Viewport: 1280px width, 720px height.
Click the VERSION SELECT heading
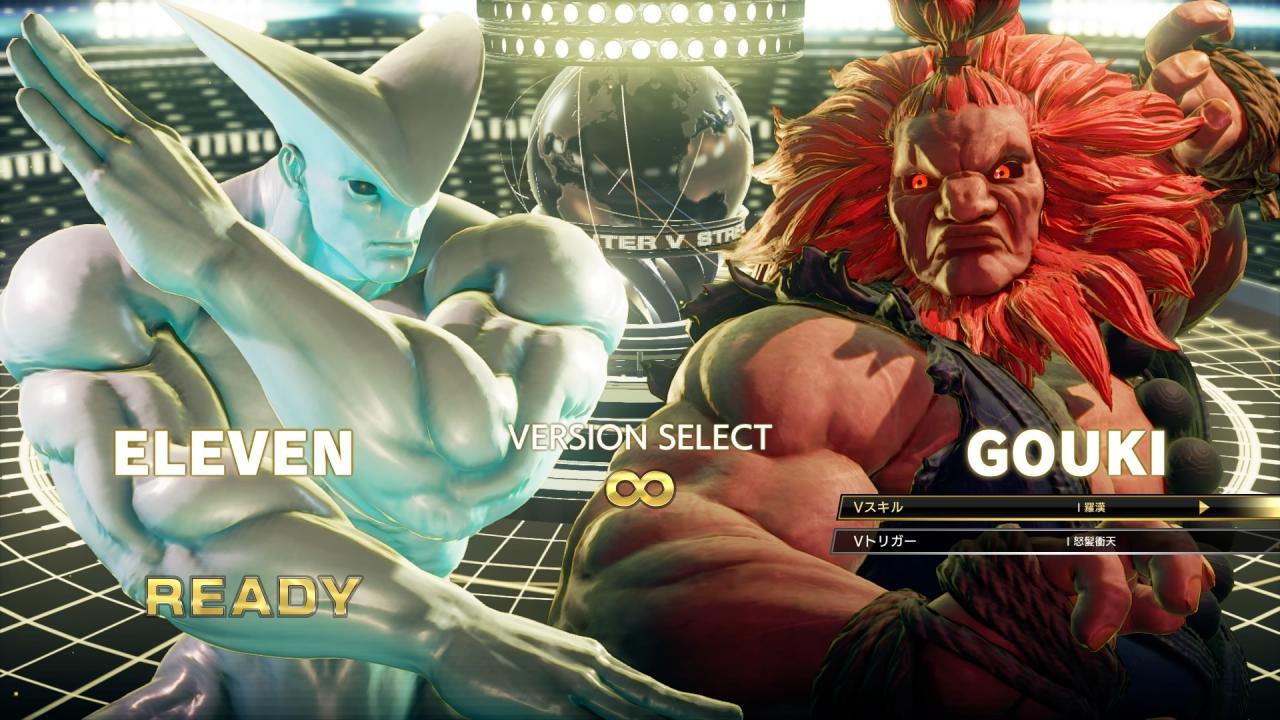point(639,438)
